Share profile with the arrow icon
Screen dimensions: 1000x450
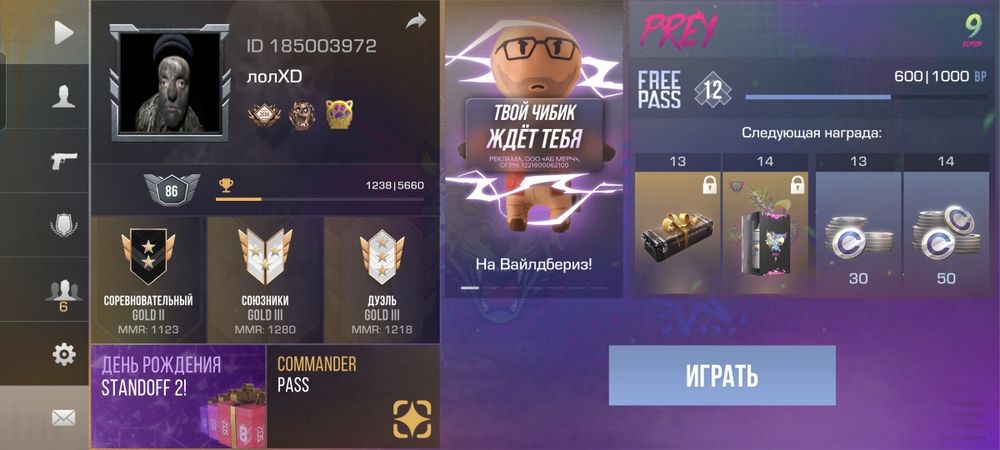coord(416,20)
